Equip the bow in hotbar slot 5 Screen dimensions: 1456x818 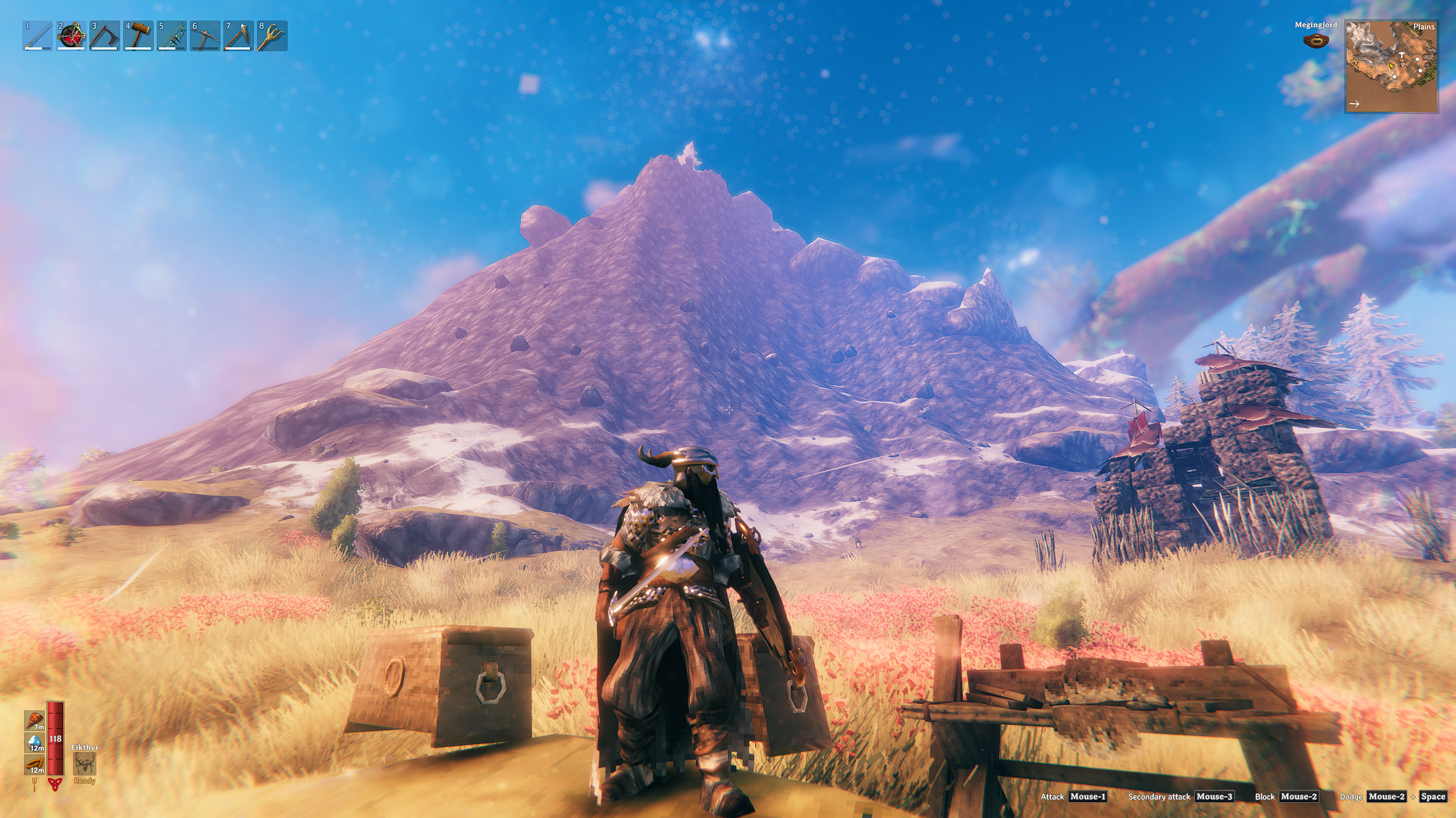[171, 36]
